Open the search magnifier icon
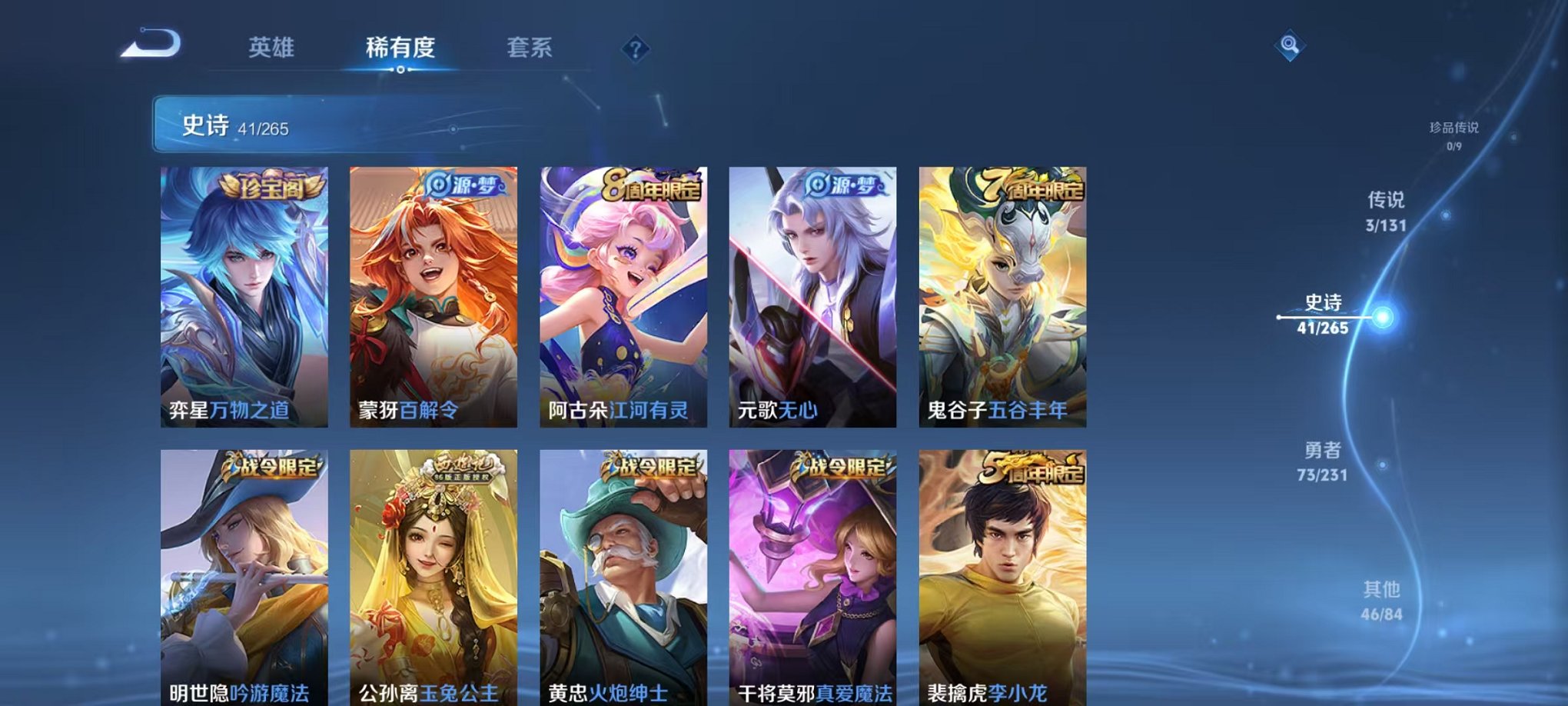The image size is (1568, 706). pos(1291,46)
